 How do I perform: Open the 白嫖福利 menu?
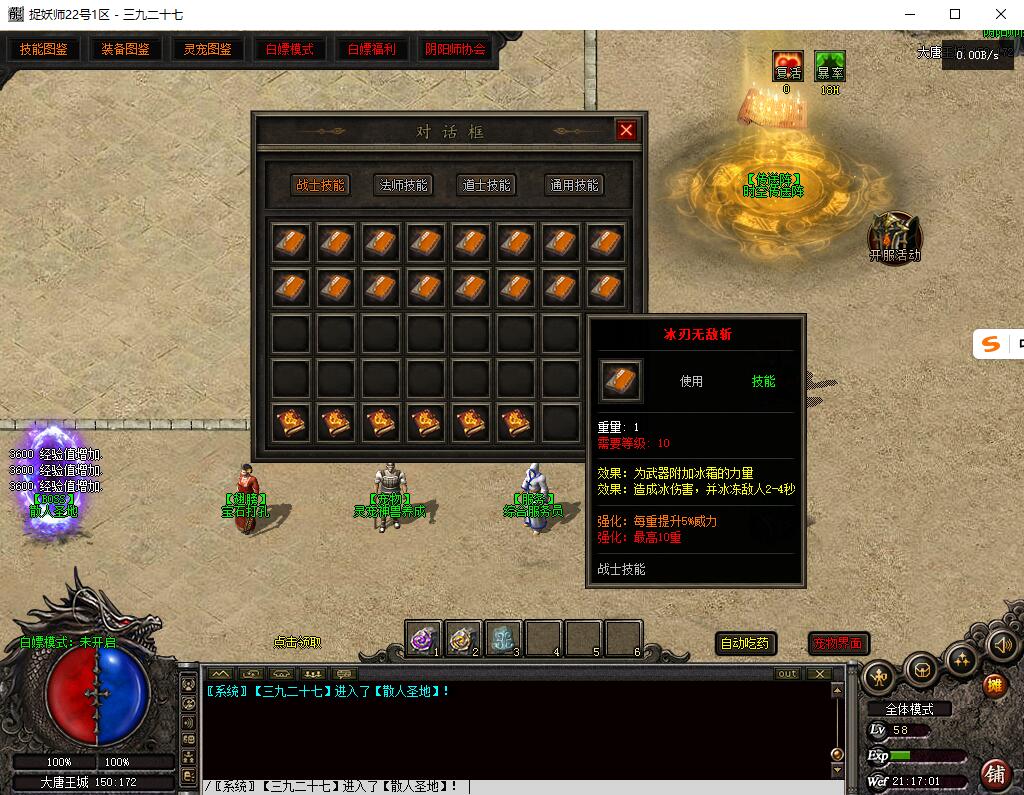371,49
